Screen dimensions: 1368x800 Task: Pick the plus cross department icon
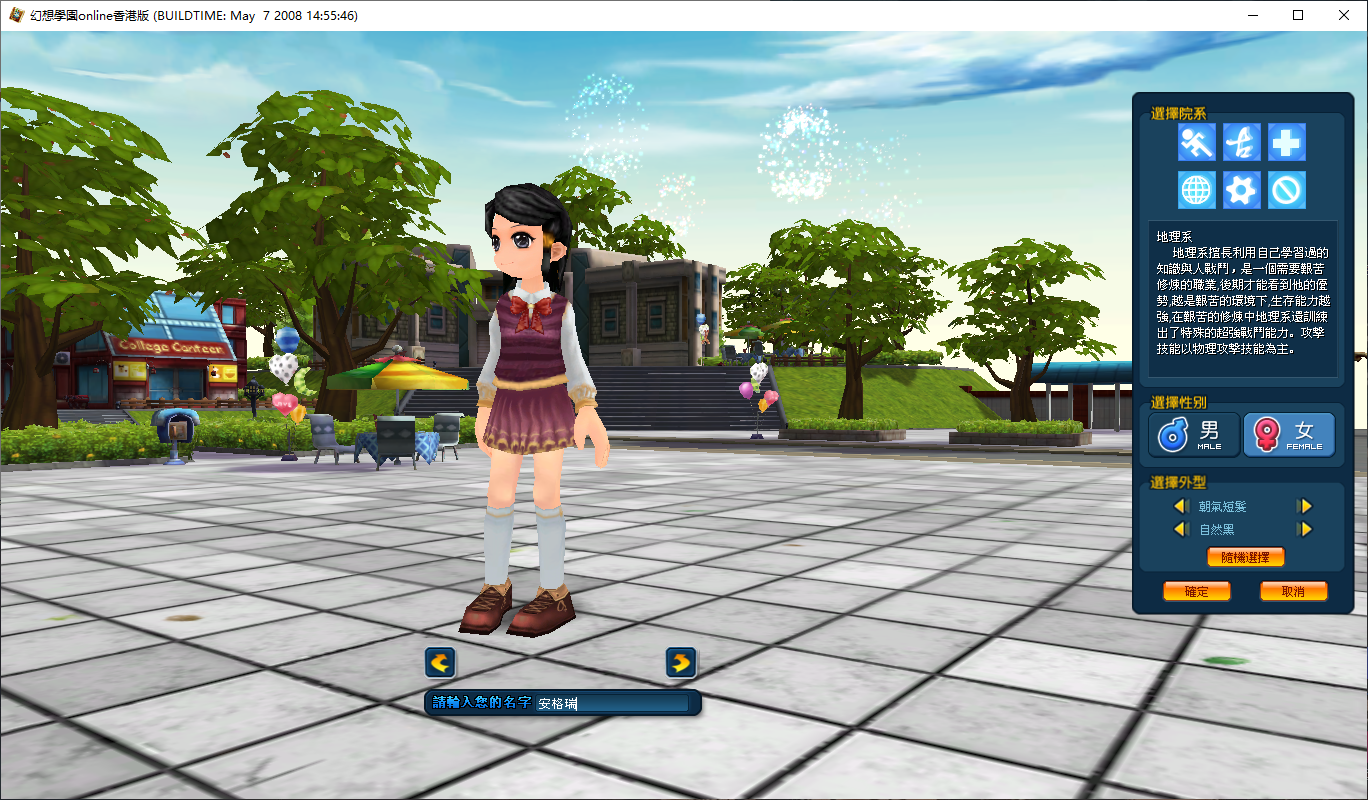[x=1286, y=143]
